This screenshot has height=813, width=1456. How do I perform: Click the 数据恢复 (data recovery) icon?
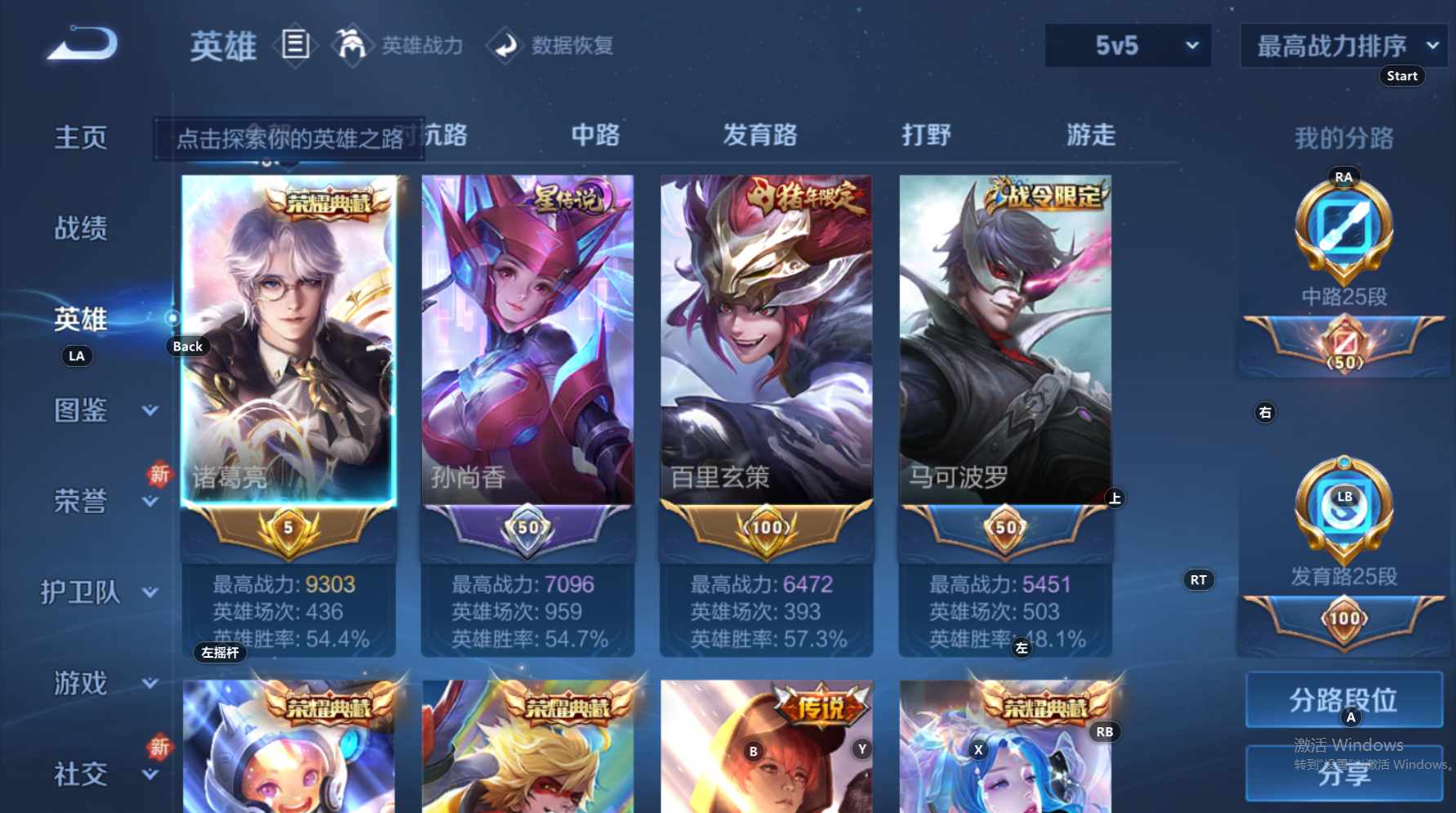tap(505, 45)
